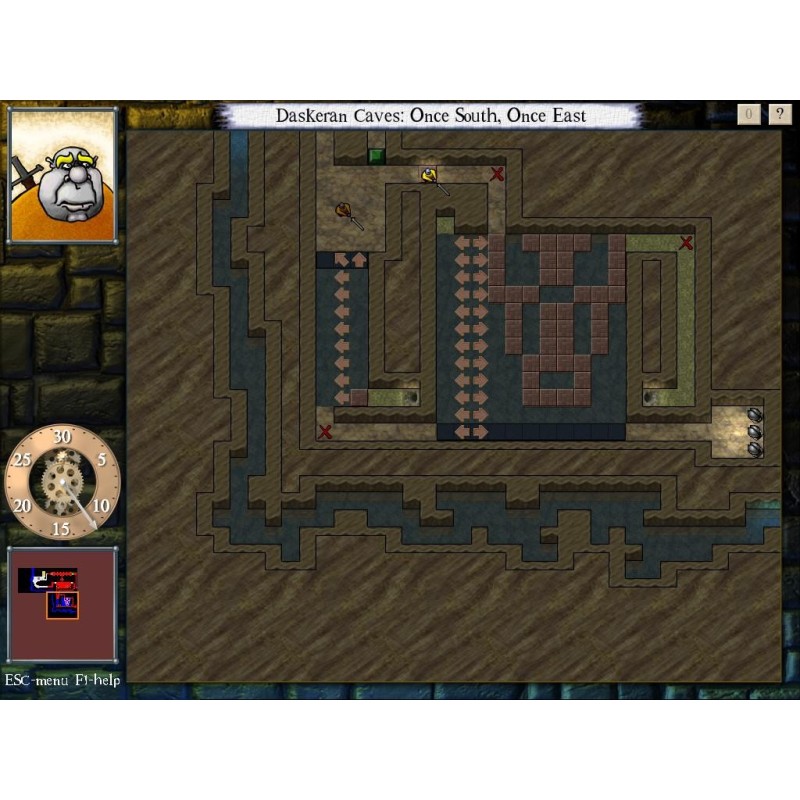Viewport: 800px width, 800px height.
Task: Click the question mark help button
Action: pos(780,114)
